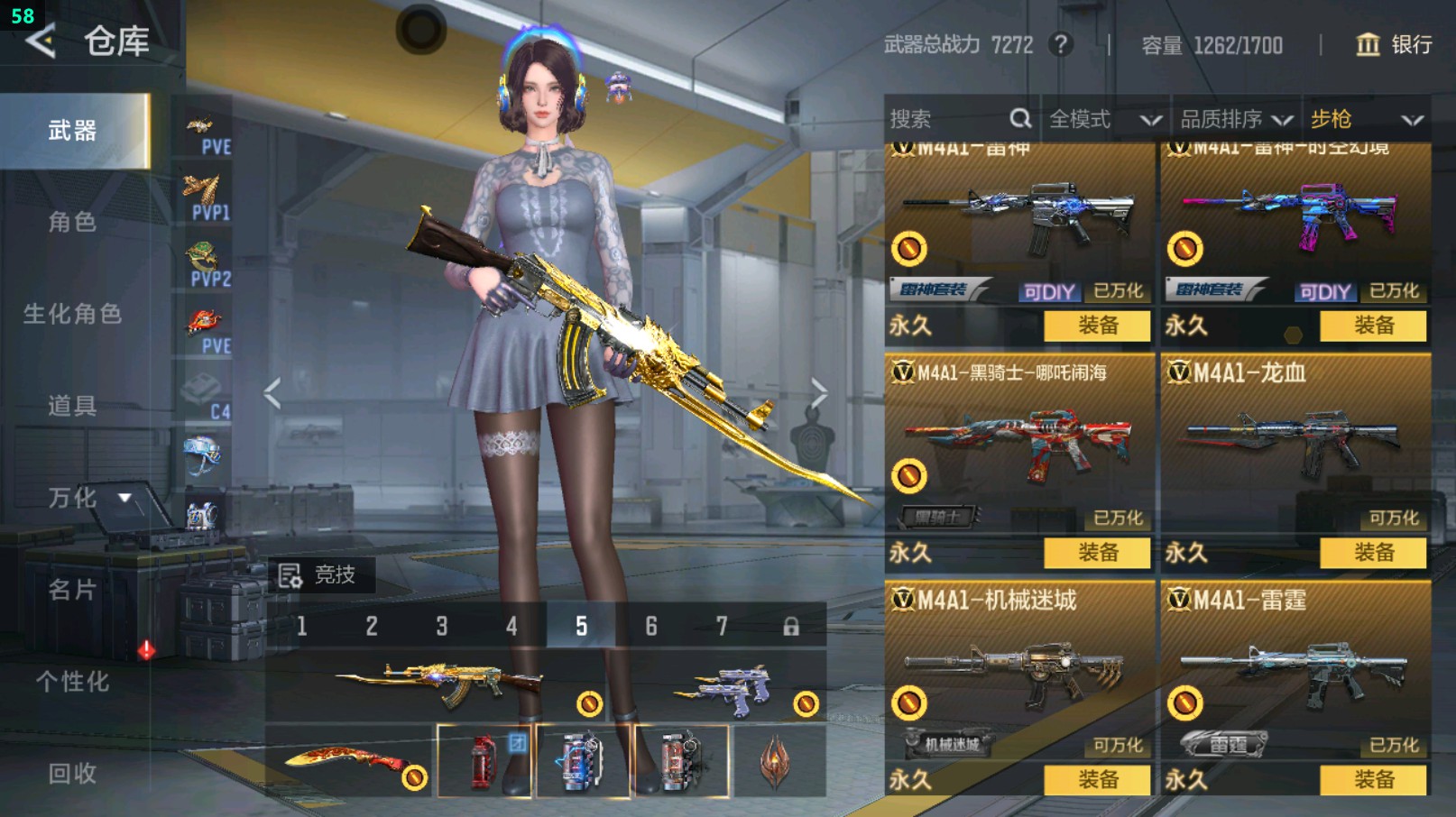The width and height of the screenshot is (1456, 817).
Task: Select the 道具 category
Action: pyautogui.click(x=72, y=406)
